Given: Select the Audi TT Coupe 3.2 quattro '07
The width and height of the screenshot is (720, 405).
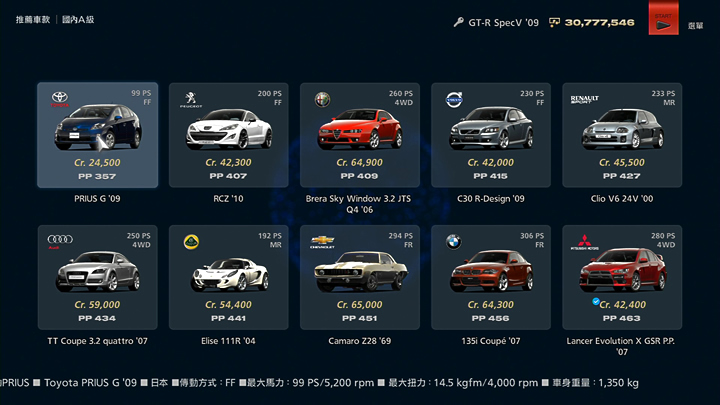Looking at the screenshot, I should point(97,278).
